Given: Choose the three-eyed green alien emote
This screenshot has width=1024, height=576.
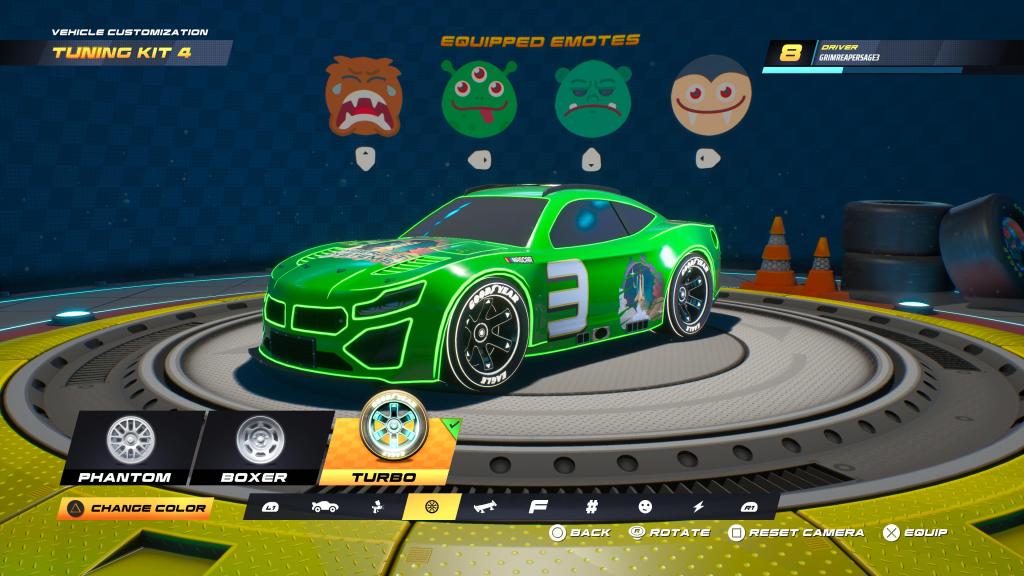Looking at the screenshot, I should [479, 98].
